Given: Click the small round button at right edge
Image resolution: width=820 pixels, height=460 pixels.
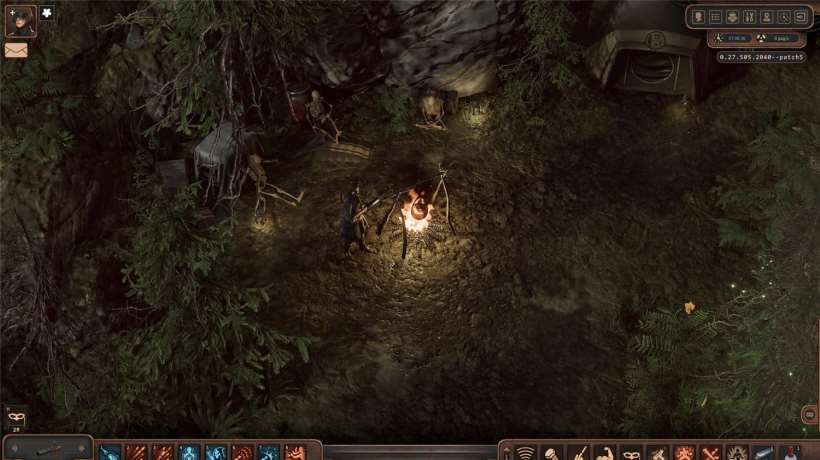Looking at the screenshot, I should [x=810, y=415].
